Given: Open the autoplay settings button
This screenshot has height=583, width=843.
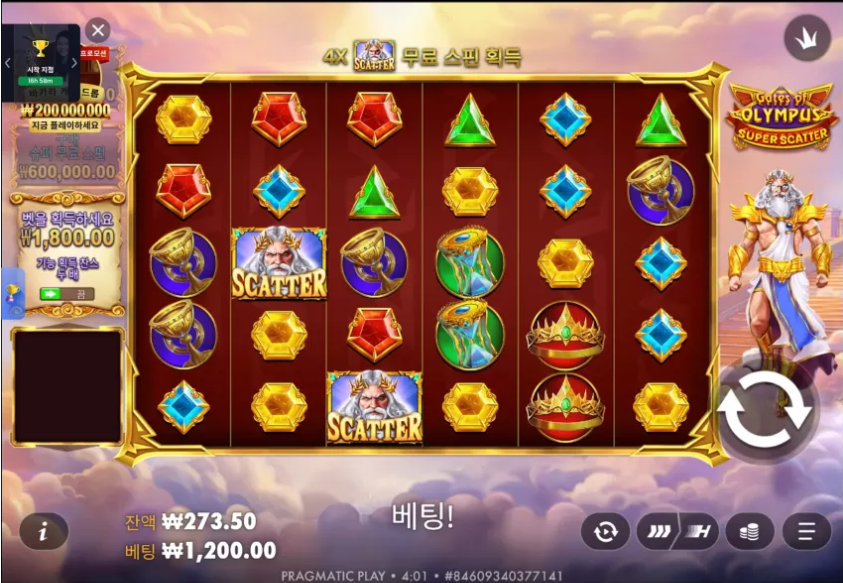Looking at the screenshot, I should click(605, 531).
